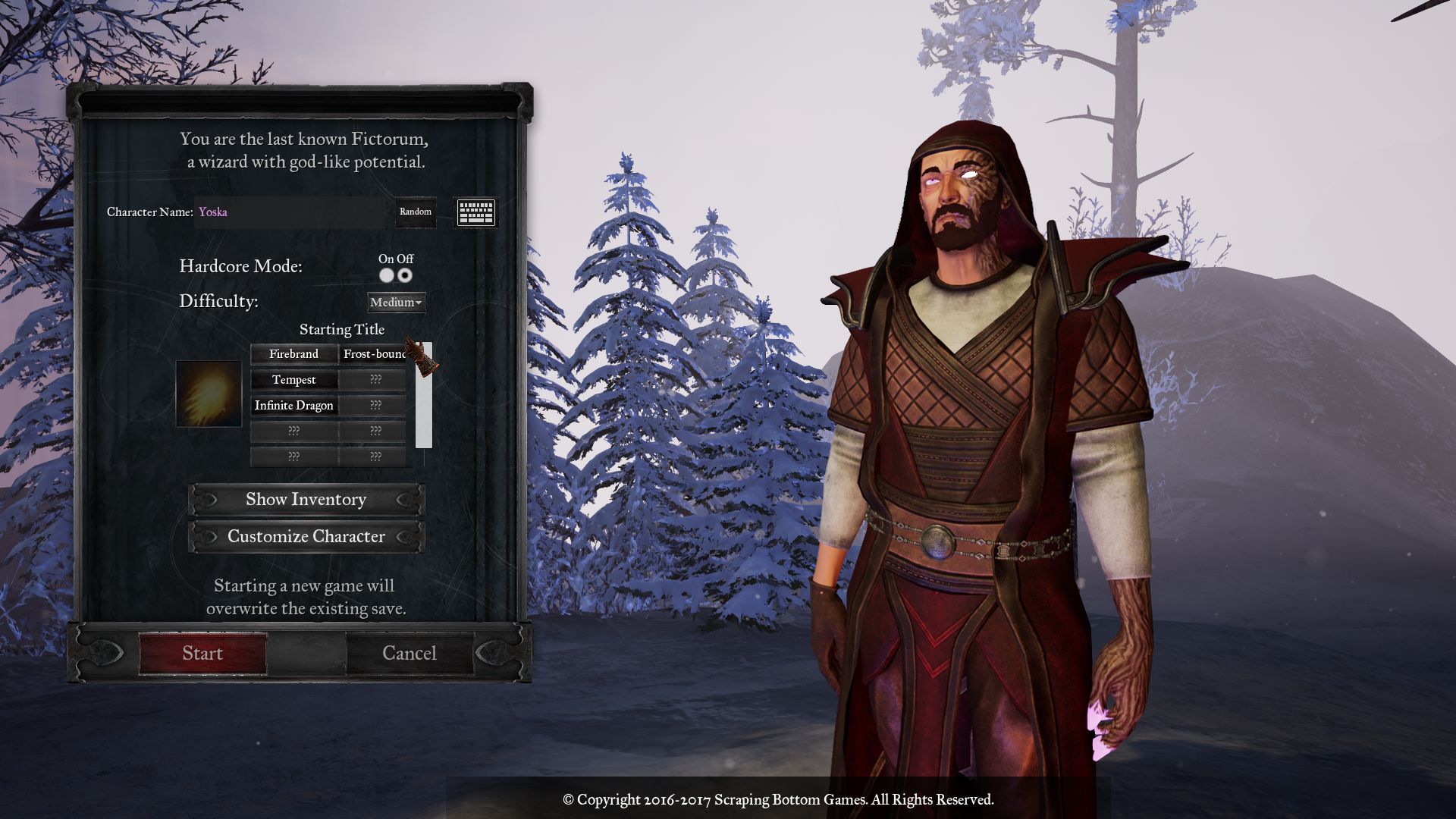The width and height of the screenshot is (1456, 819).
Task: Choose the Firebrand starting title
Action: 293,354
